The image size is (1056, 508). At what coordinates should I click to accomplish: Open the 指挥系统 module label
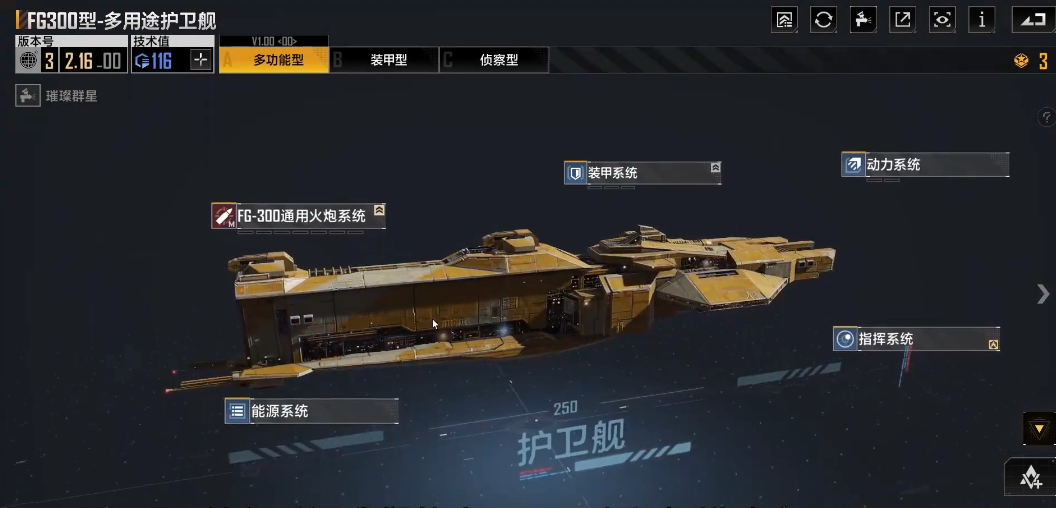tap(916, 339)
